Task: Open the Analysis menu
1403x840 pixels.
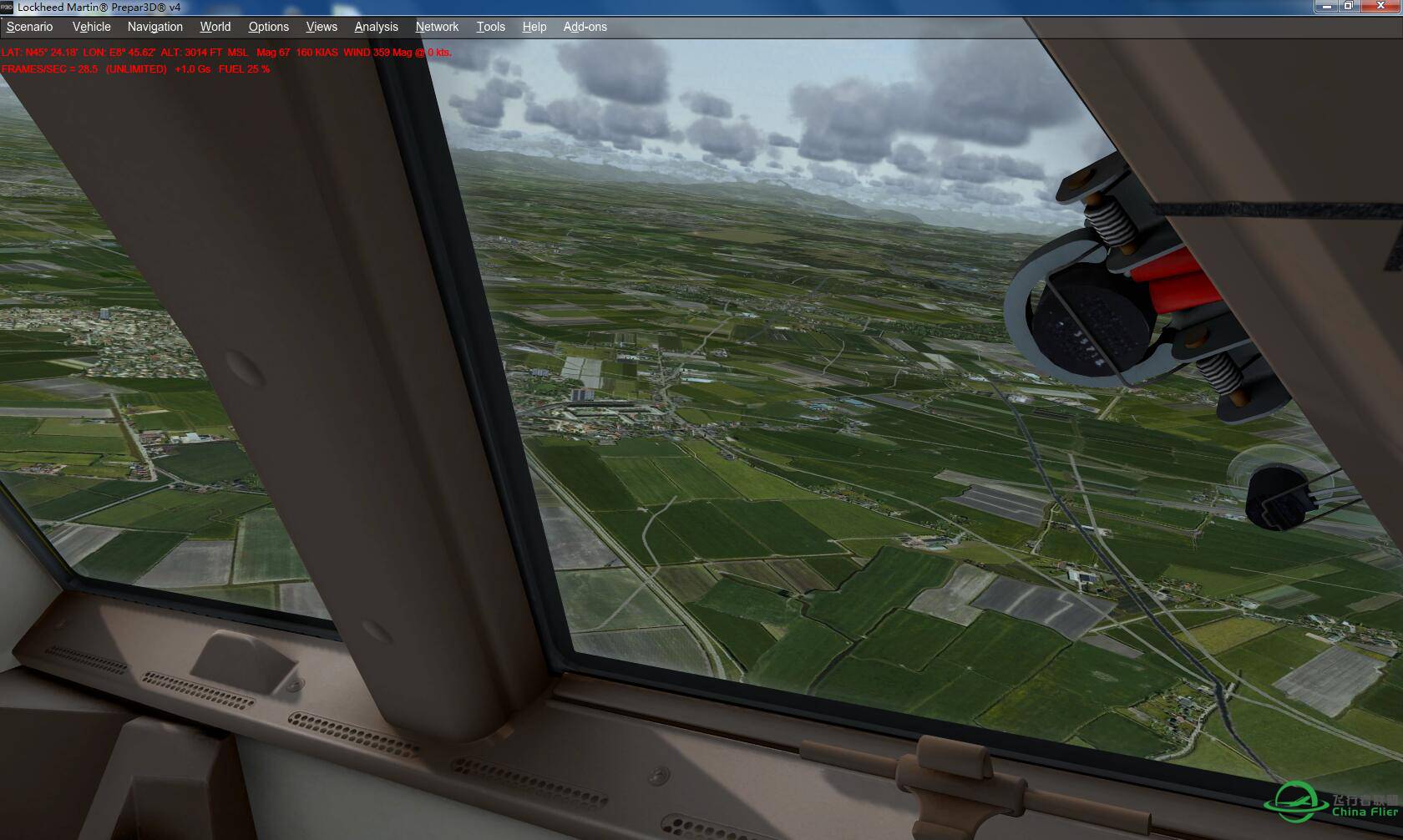Action: point(377,27)
